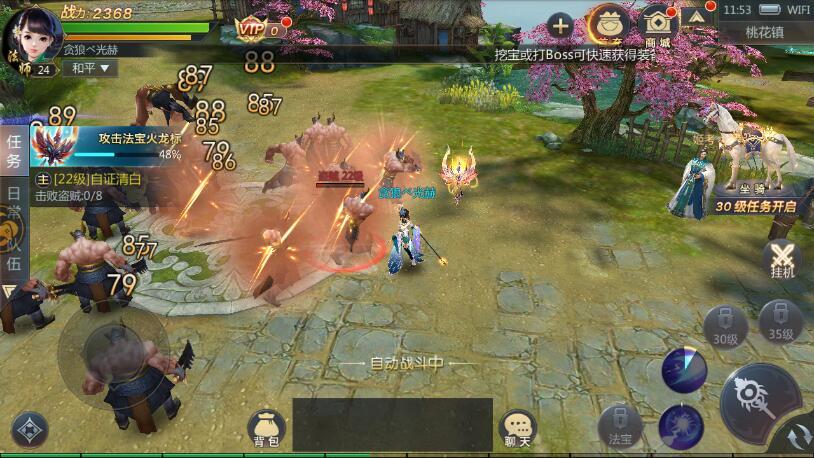Open the 火龙标 treasure progress banner
The width and height of the screenshot is (814, 458).
(107, 143)
